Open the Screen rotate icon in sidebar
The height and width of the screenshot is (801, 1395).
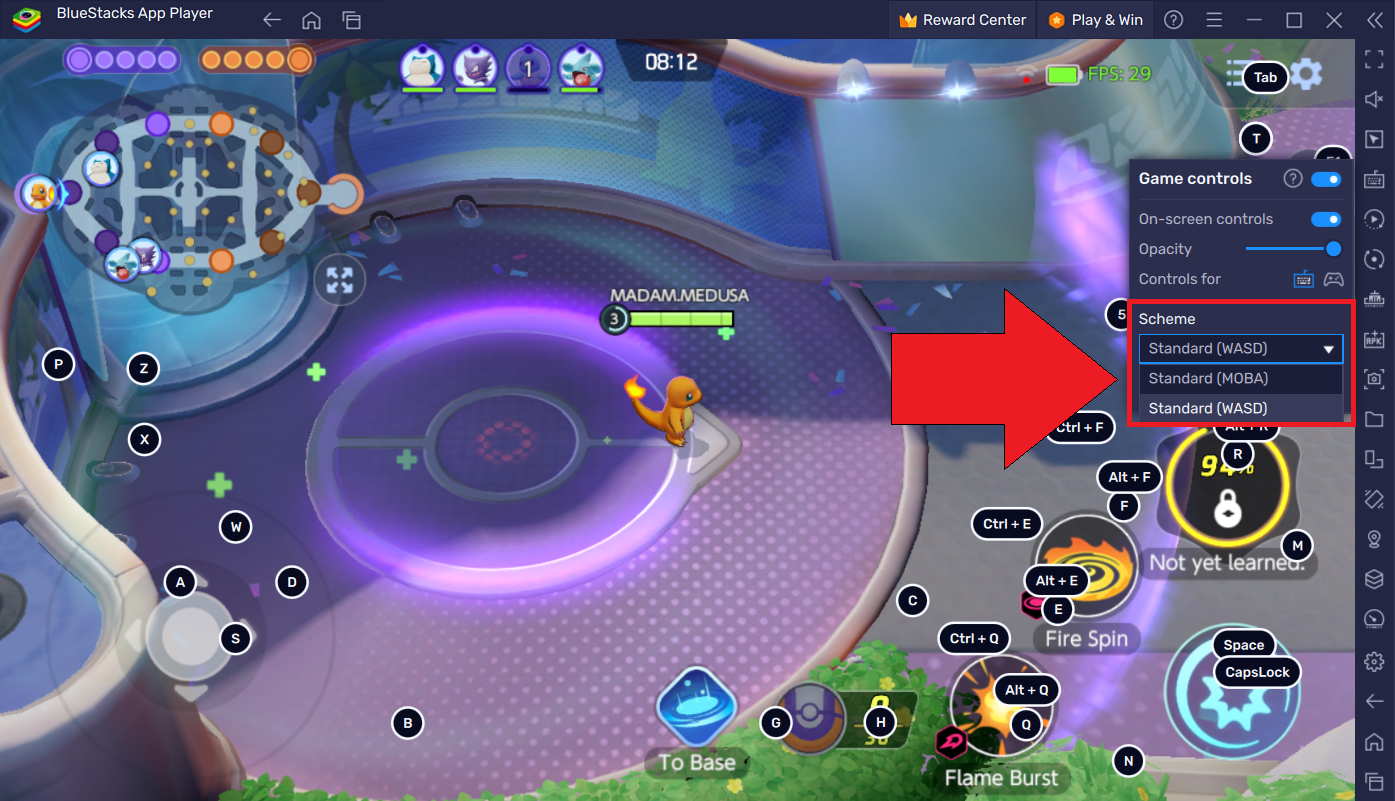1374,260
